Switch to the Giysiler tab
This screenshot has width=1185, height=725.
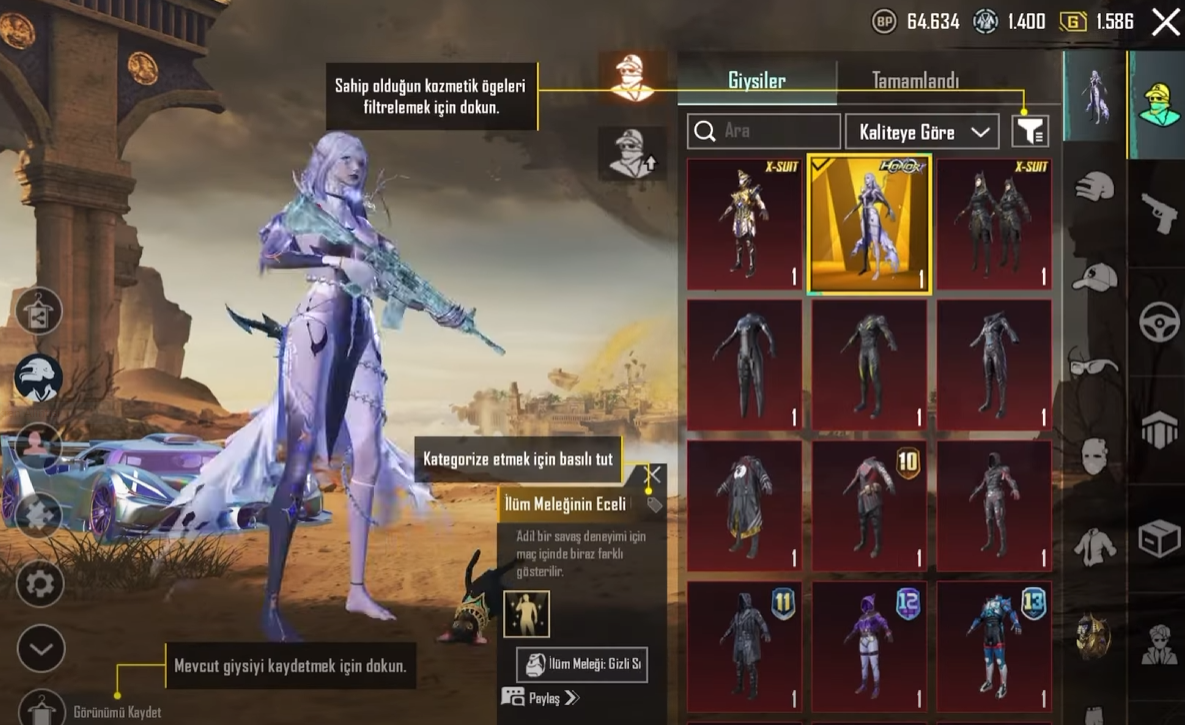pyautogui.click(x=756, y=81)
